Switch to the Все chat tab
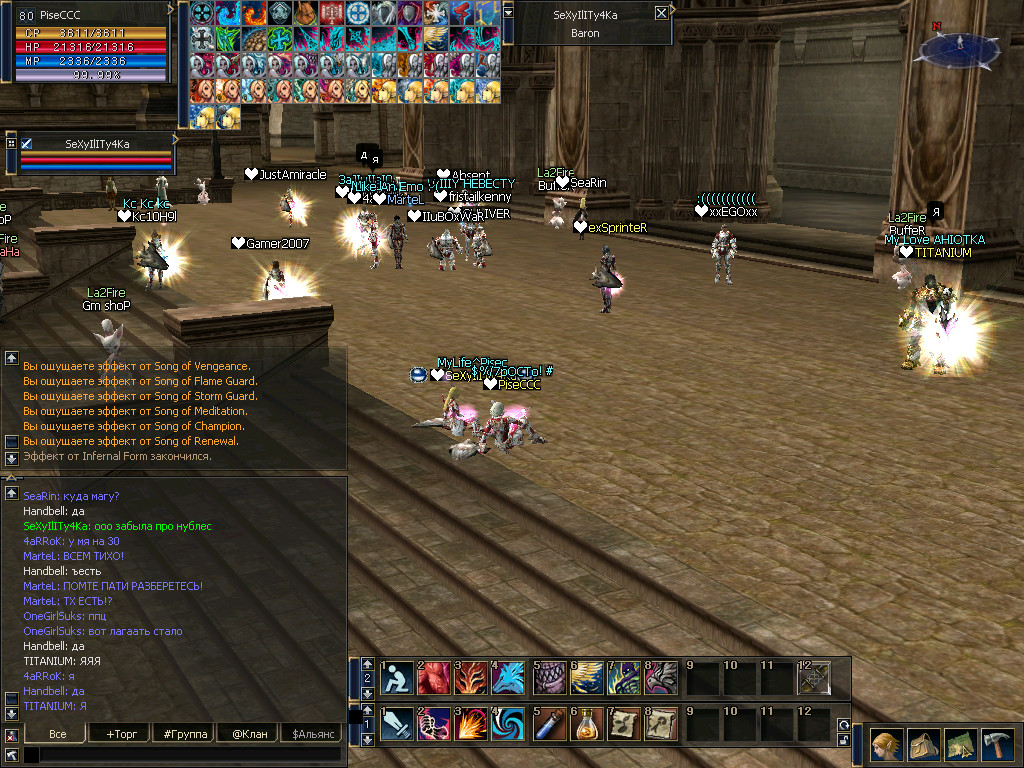The height and width of the screenshot is (768, 1024). point(58,734)
